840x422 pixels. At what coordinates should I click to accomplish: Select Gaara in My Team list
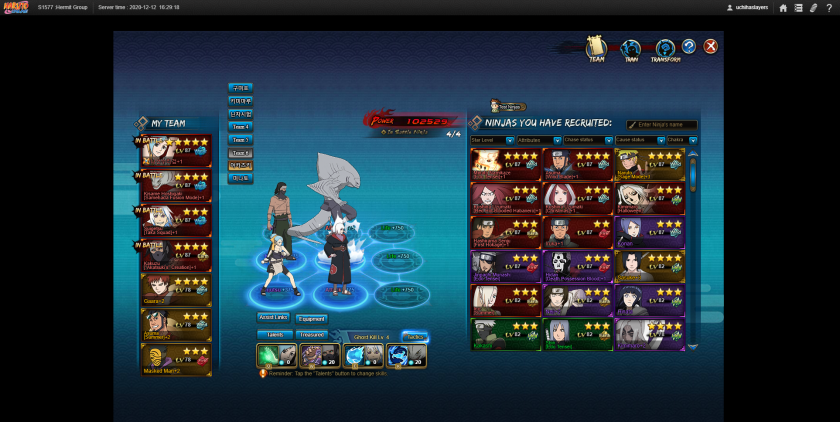(x=175, y=290)
